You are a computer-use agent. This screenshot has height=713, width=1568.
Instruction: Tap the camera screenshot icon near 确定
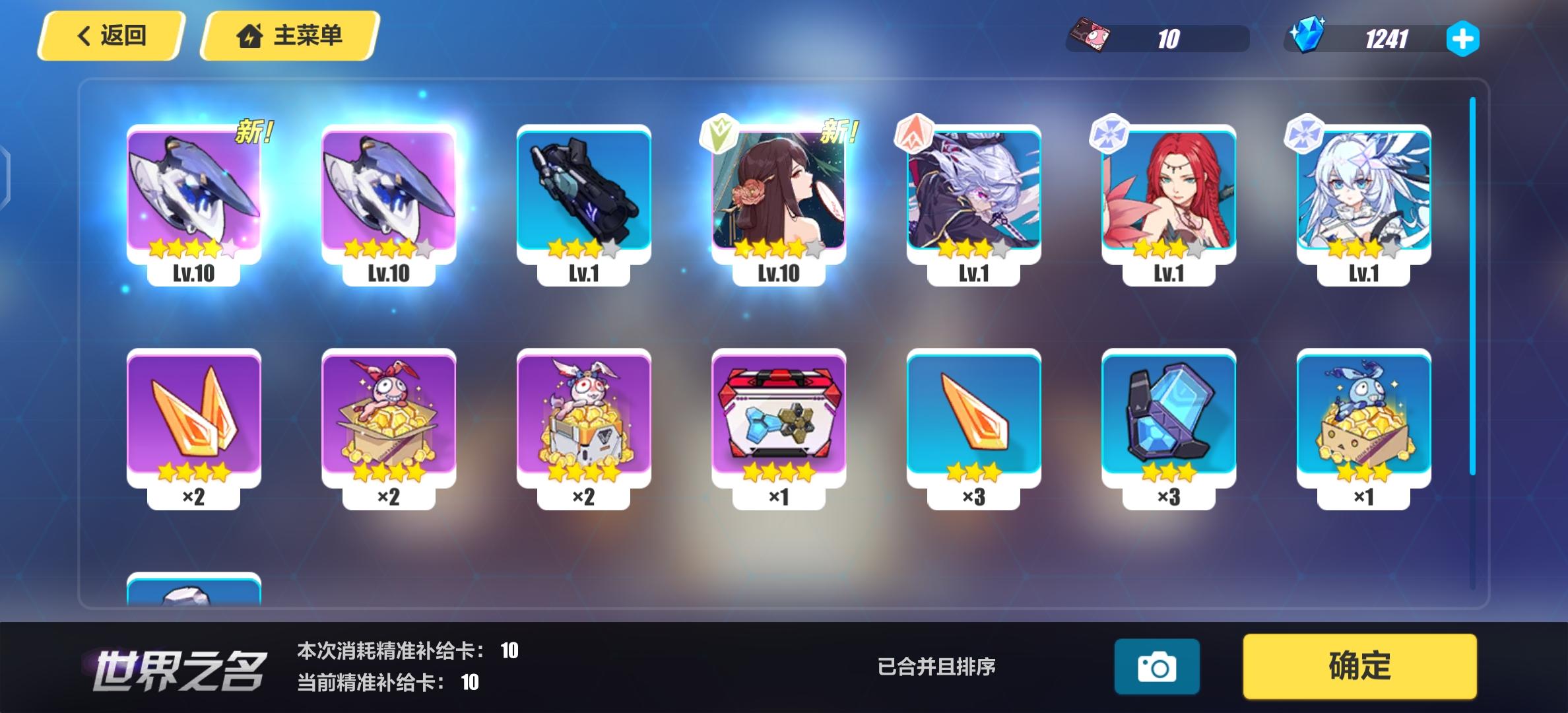click(x=1156, y=666)
